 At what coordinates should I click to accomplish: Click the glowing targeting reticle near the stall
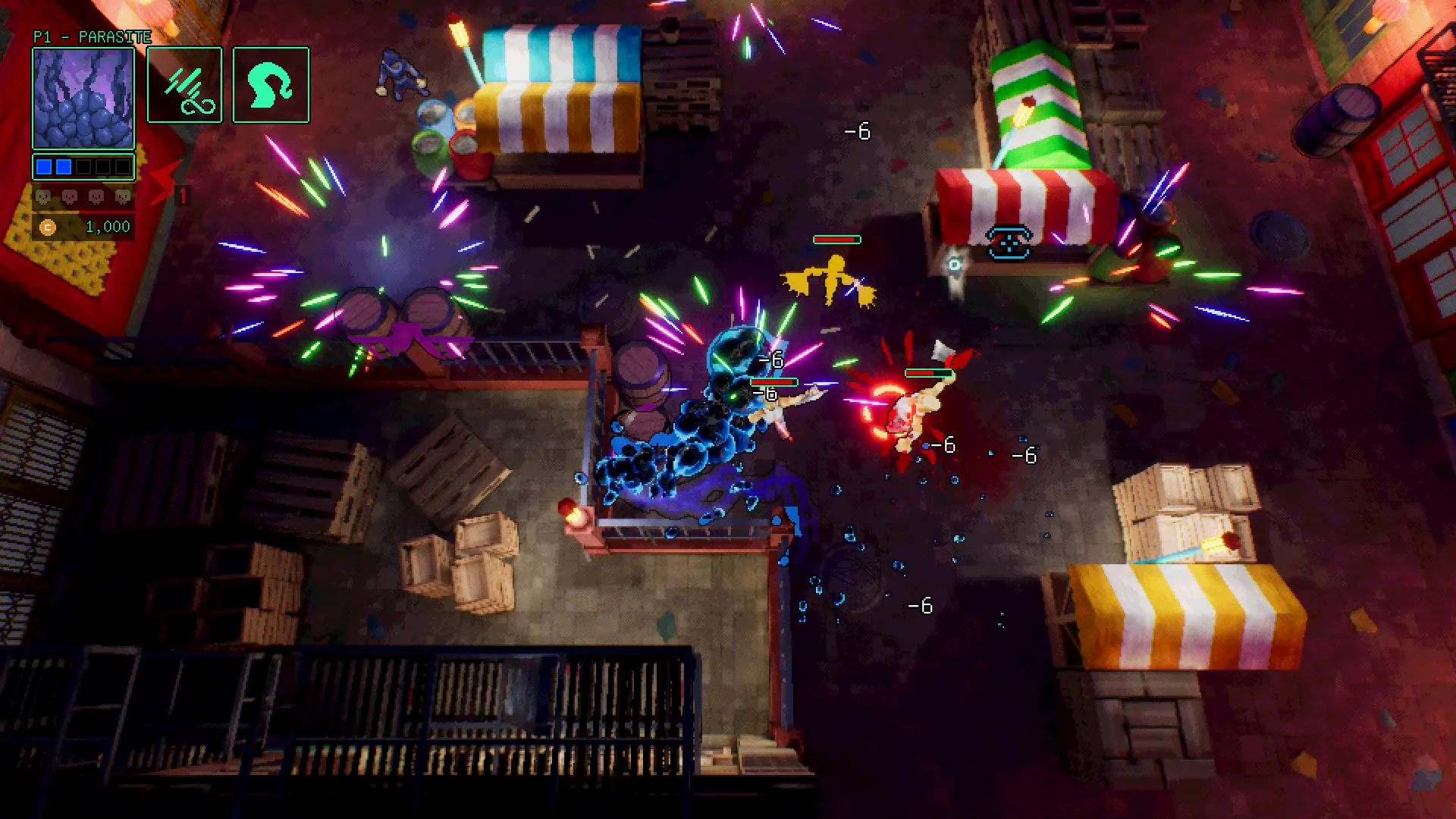point(954,265)
